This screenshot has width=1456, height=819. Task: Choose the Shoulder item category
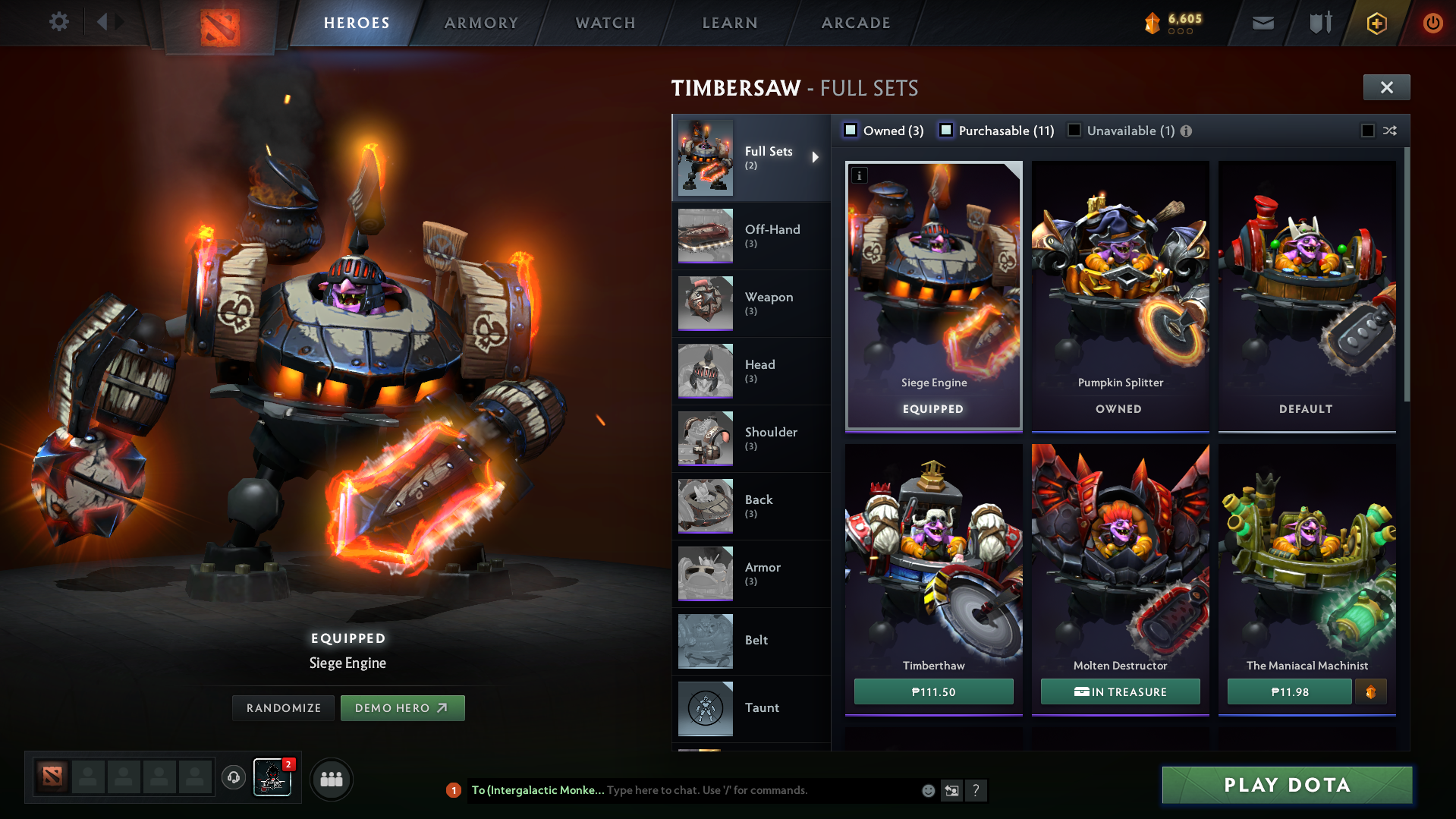click(x=750, y=439)
